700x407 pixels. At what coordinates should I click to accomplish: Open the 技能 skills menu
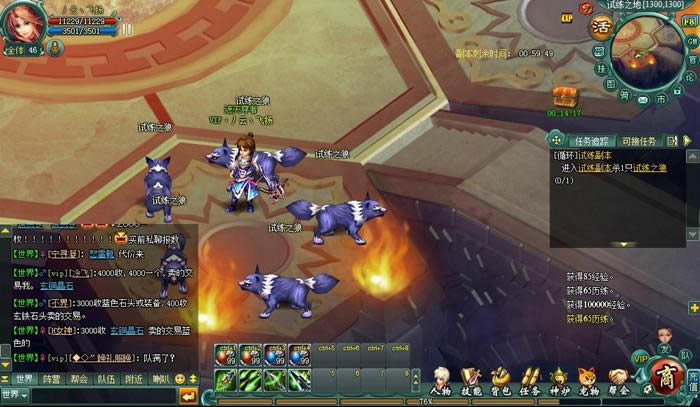tap(470, 379)
